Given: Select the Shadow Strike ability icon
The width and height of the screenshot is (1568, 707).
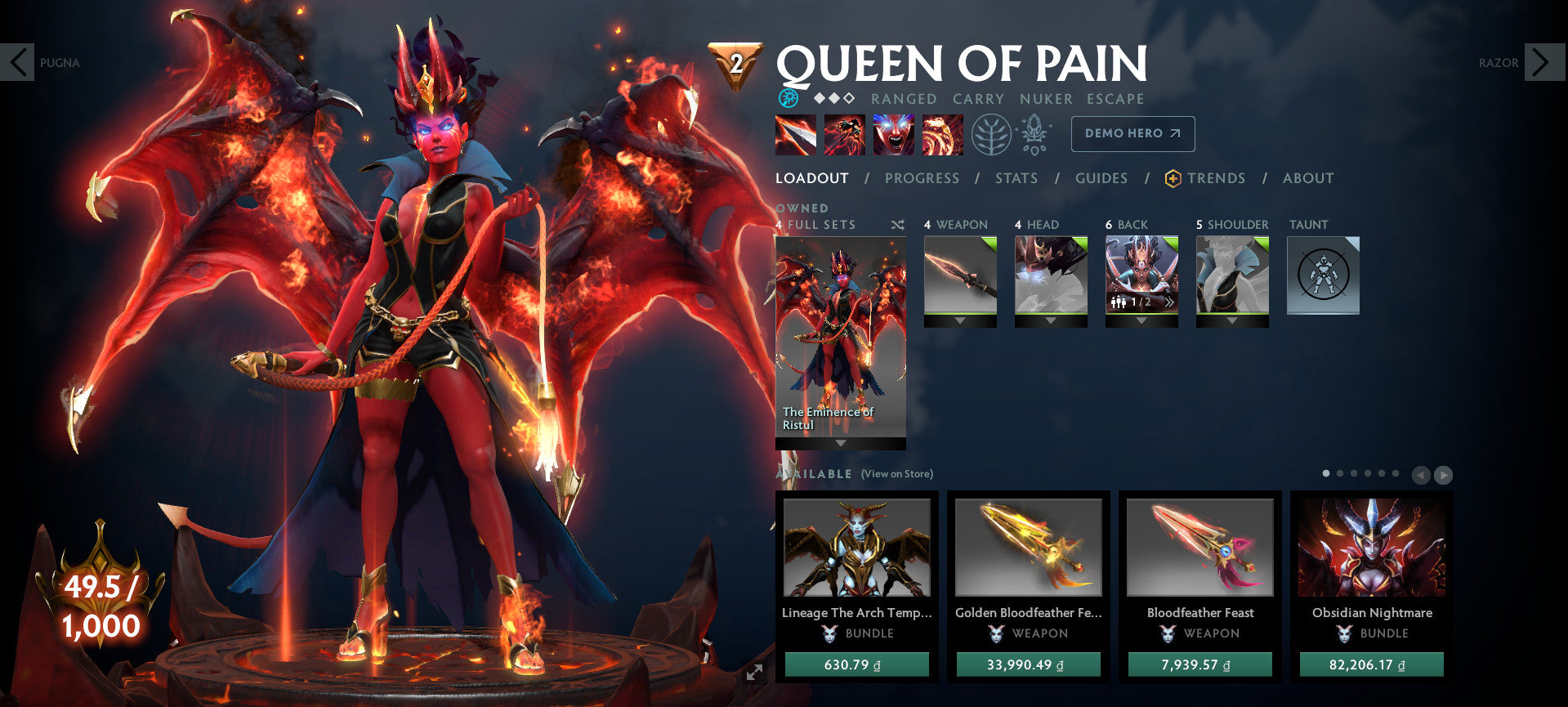Looking at the screenshot, I should (796, 136).
